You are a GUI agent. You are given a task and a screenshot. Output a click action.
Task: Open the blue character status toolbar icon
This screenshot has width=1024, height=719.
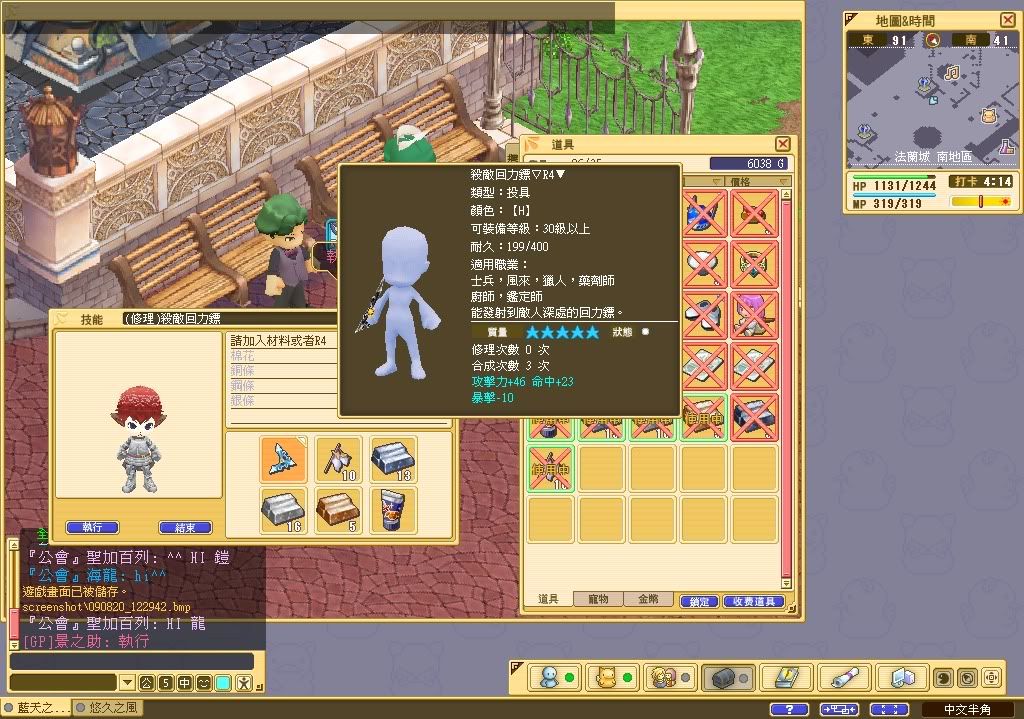[x=549, y=678]
